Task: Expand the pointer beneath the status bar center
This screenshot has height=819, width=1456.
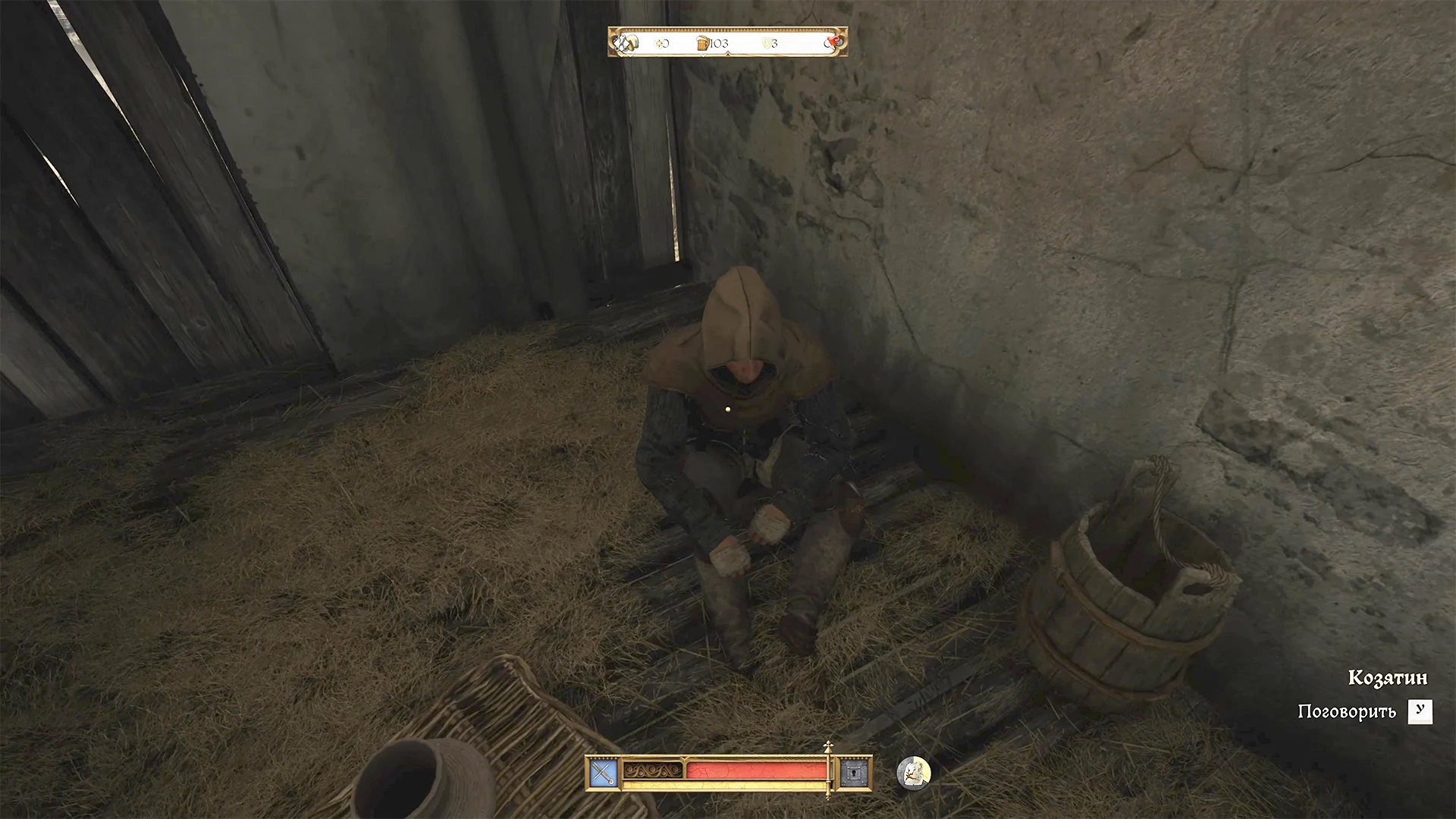Action: pyautogui.click(x=728, y=55)
